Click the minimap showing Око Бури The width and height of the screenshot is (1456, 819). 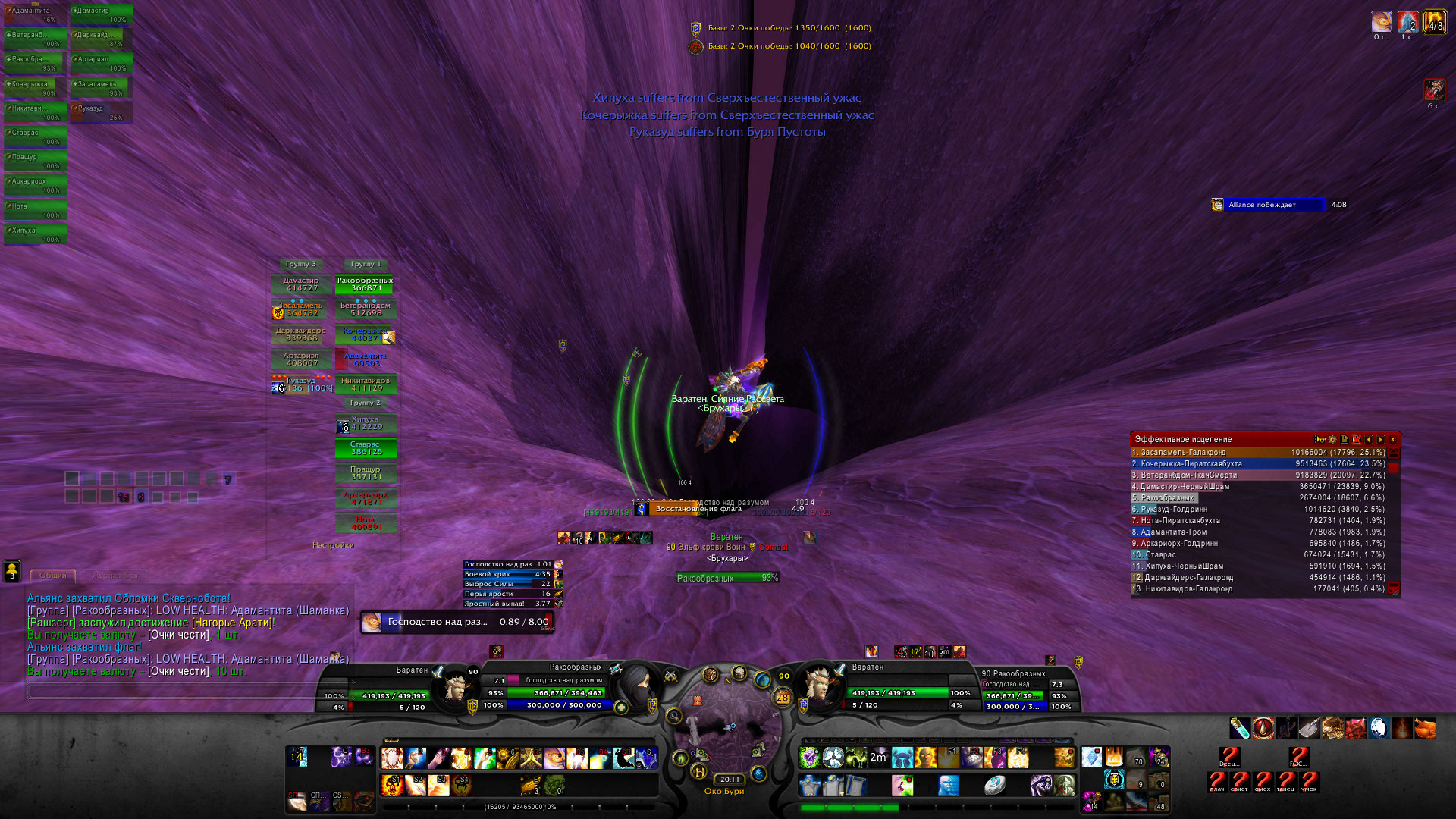(726, 728)
